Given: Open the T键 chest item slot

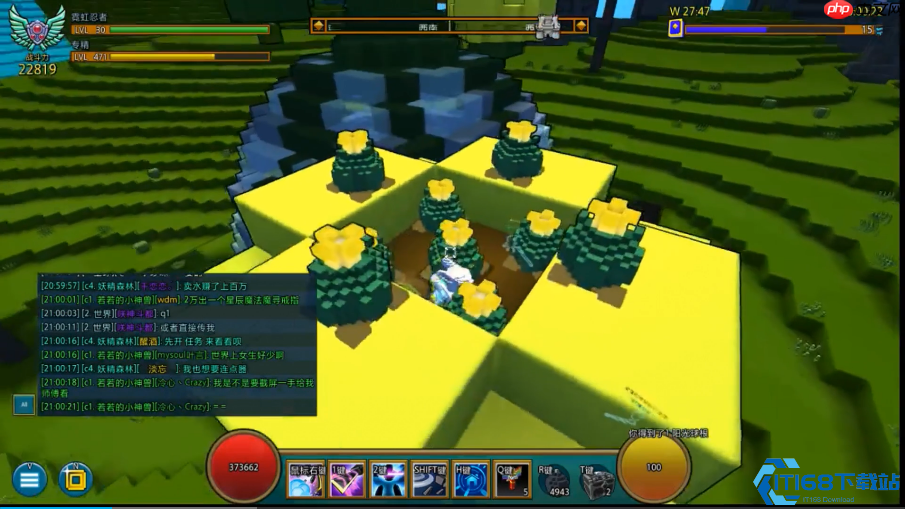Looking at the screenshot, I should click(x=595, y=483).
